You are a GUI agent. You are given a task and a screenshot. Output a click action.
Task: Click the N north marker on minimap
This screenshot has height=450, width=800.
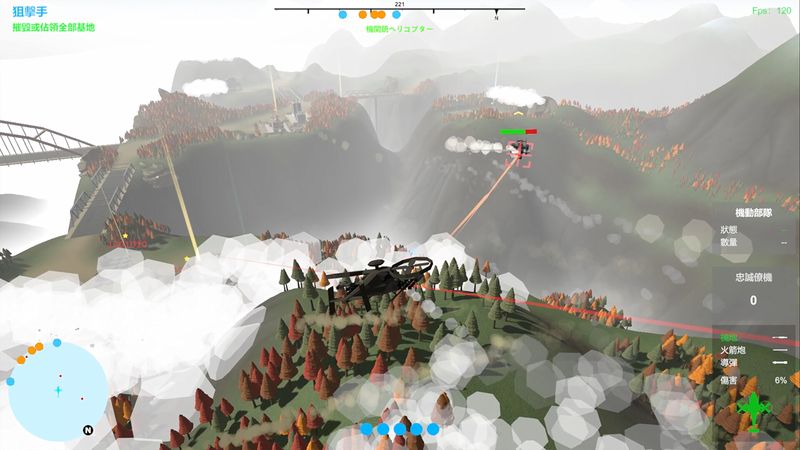[x=88, y=430]
